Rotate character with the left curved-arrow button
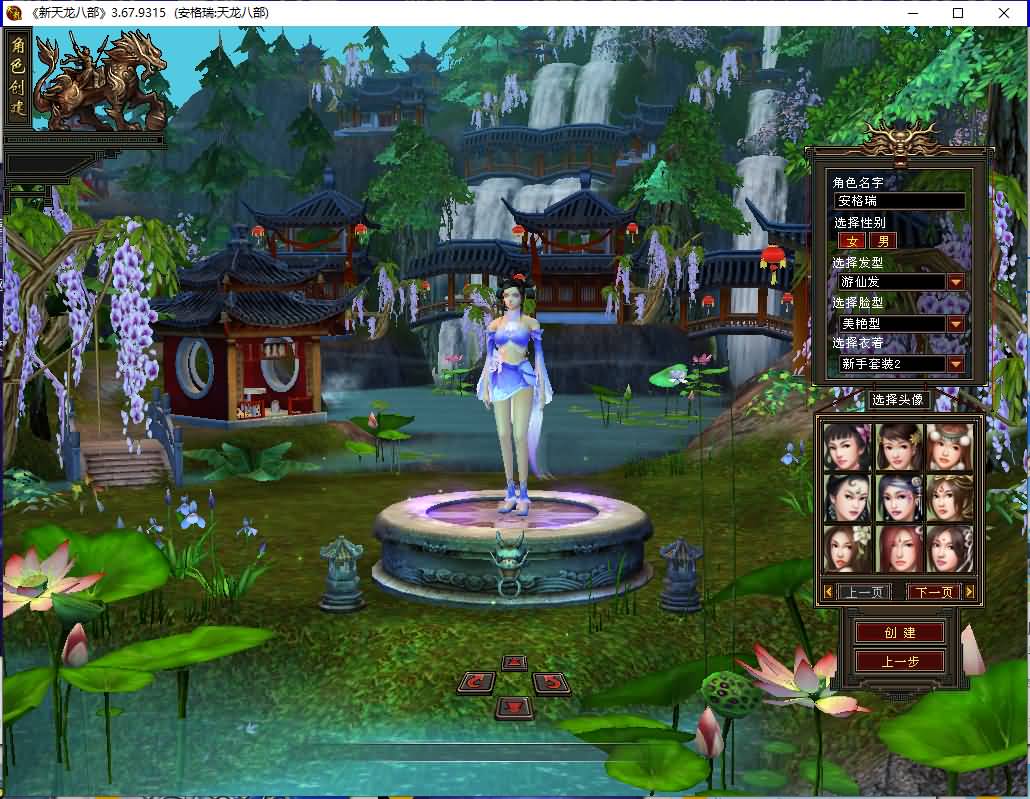This screenshot has height=799, width=1030. [x=476, y=683]
